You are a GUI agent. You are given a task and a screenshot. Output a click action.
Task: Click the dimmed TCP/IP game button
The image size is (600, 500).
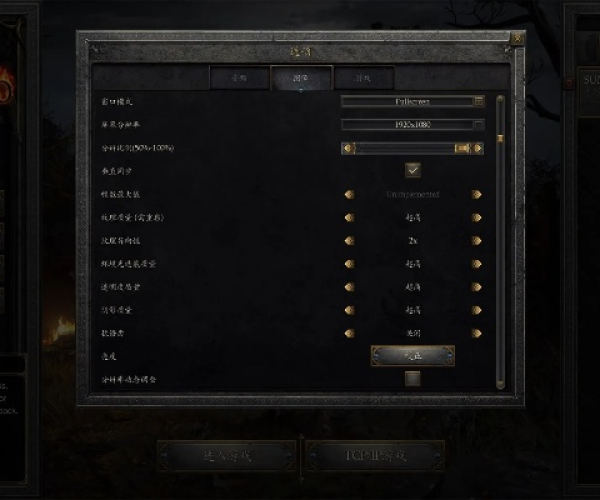(375, 456)
